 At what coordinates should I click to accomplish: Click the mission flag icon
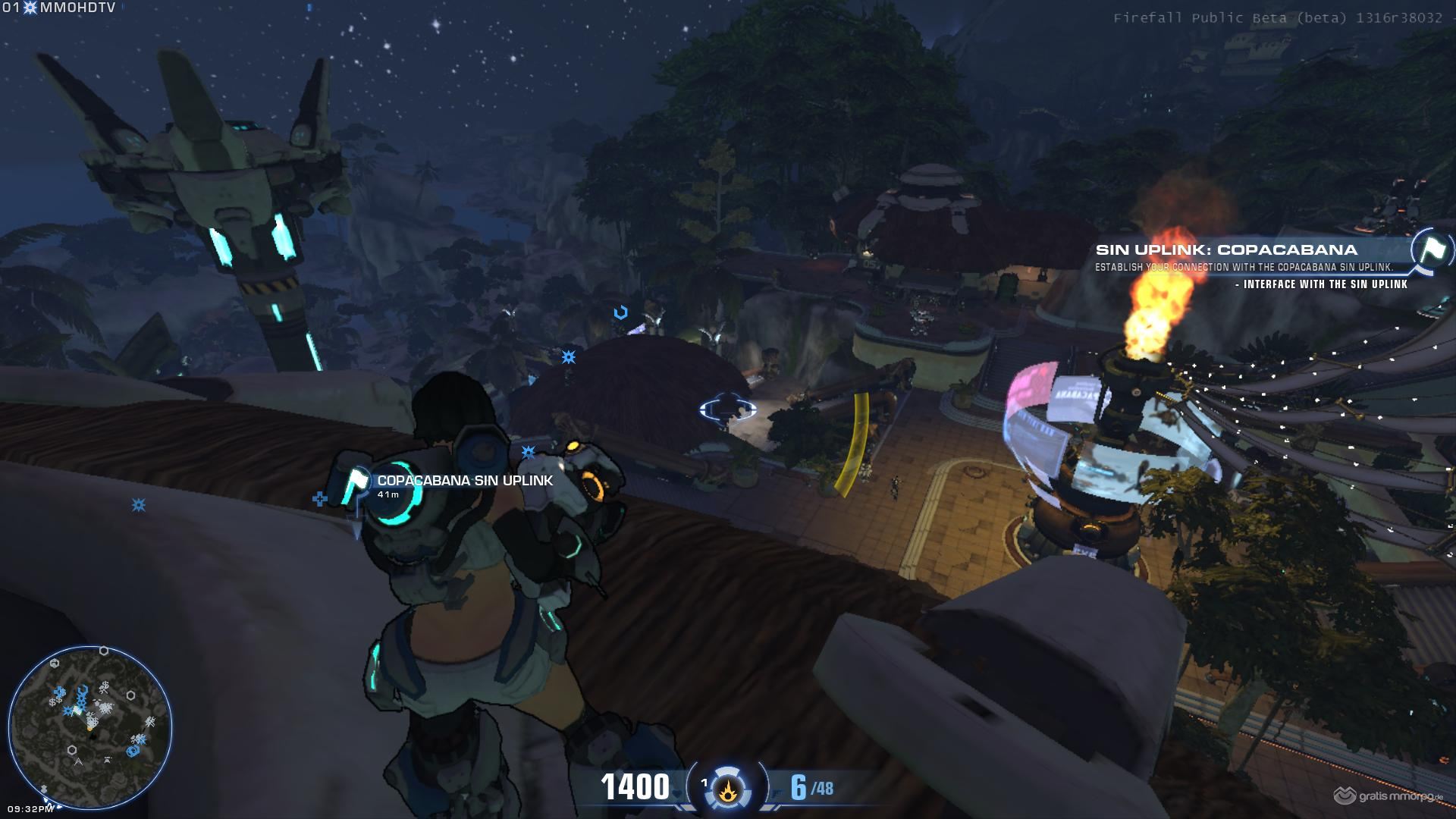[x=1432, y=250]
